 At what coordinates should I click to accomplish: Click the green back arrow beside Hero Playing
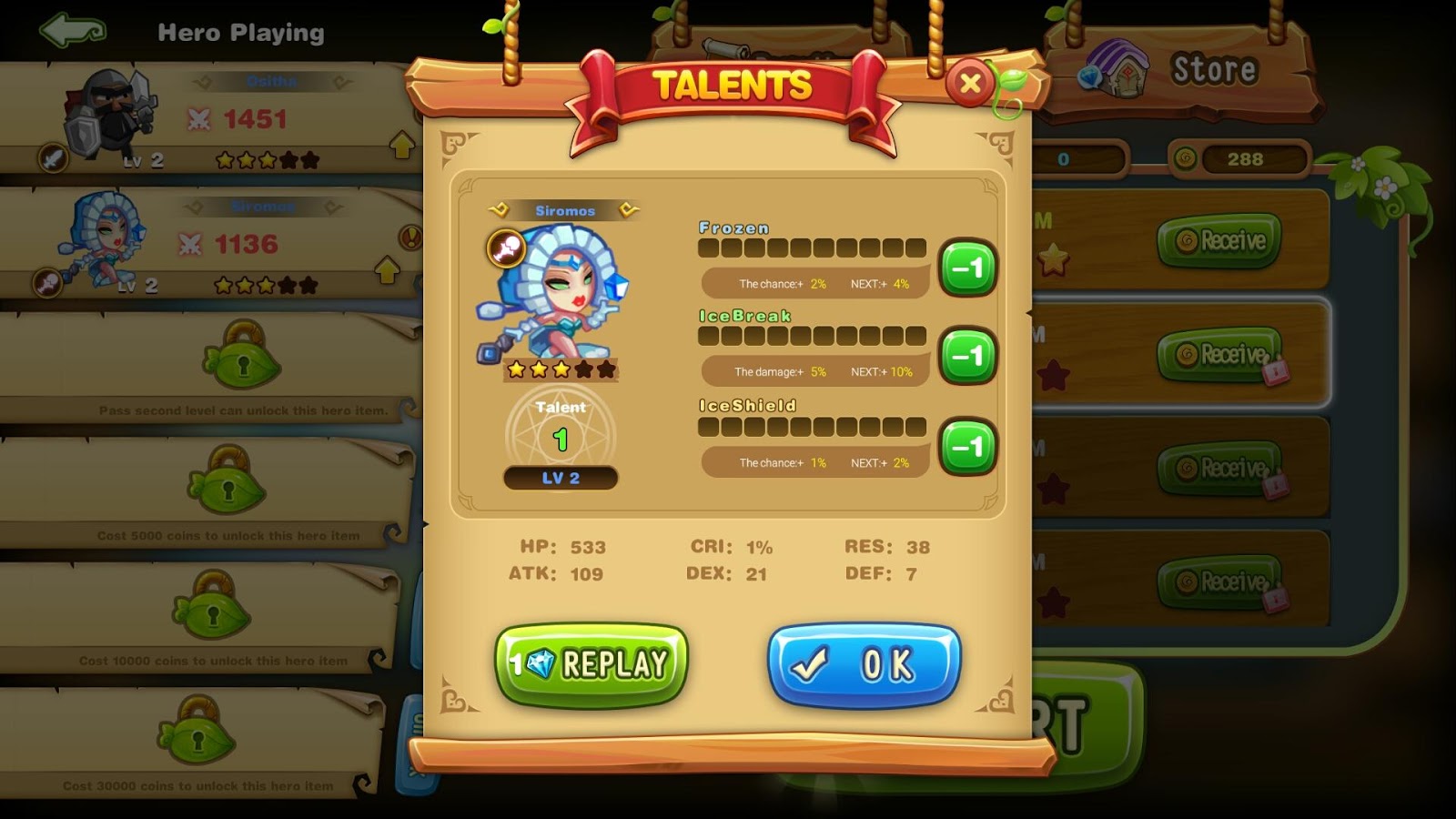pyautogui.click(x=71, y=29)
